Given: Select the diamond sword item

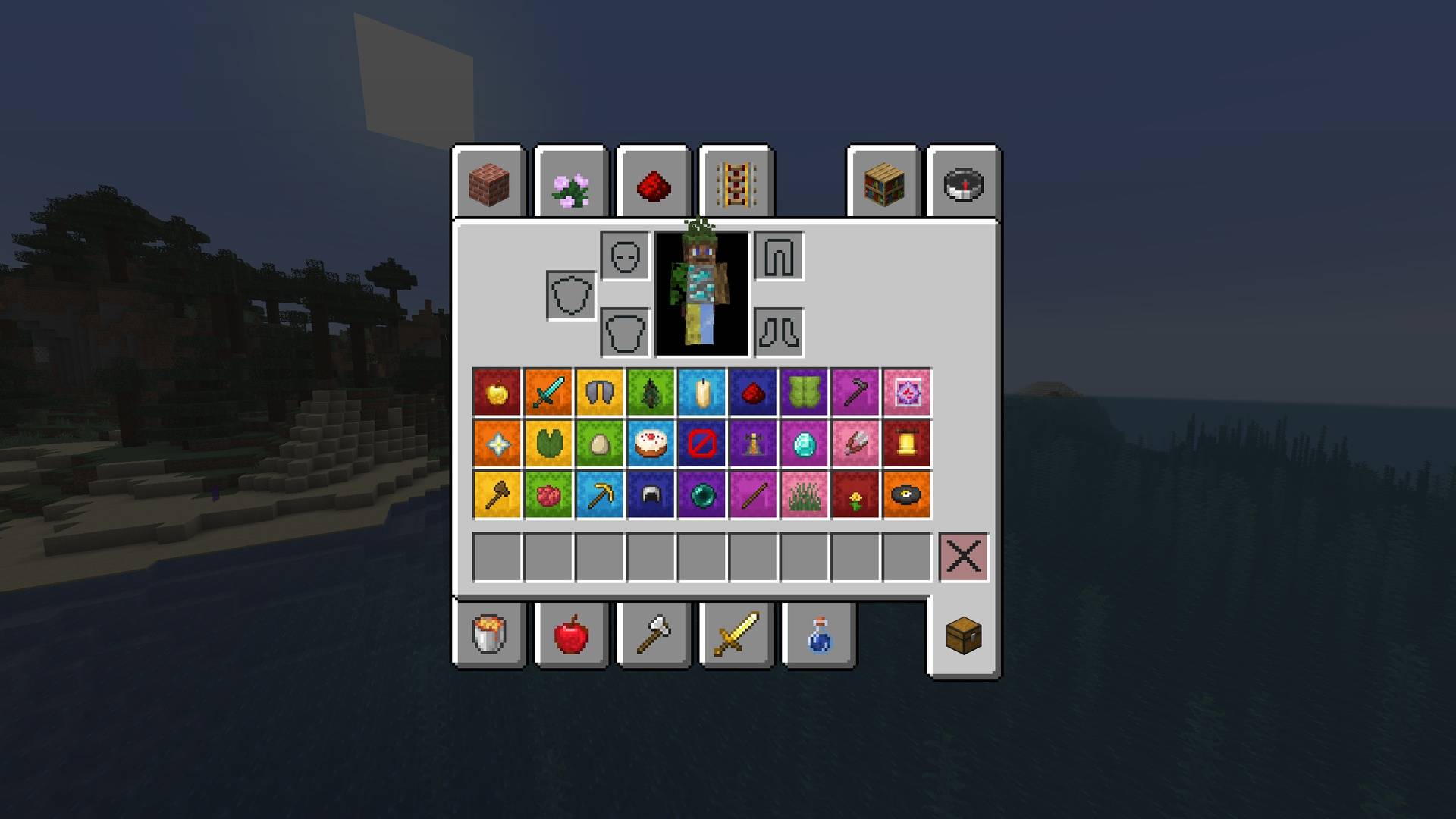Looking at the screenshot, I should 548,393.
